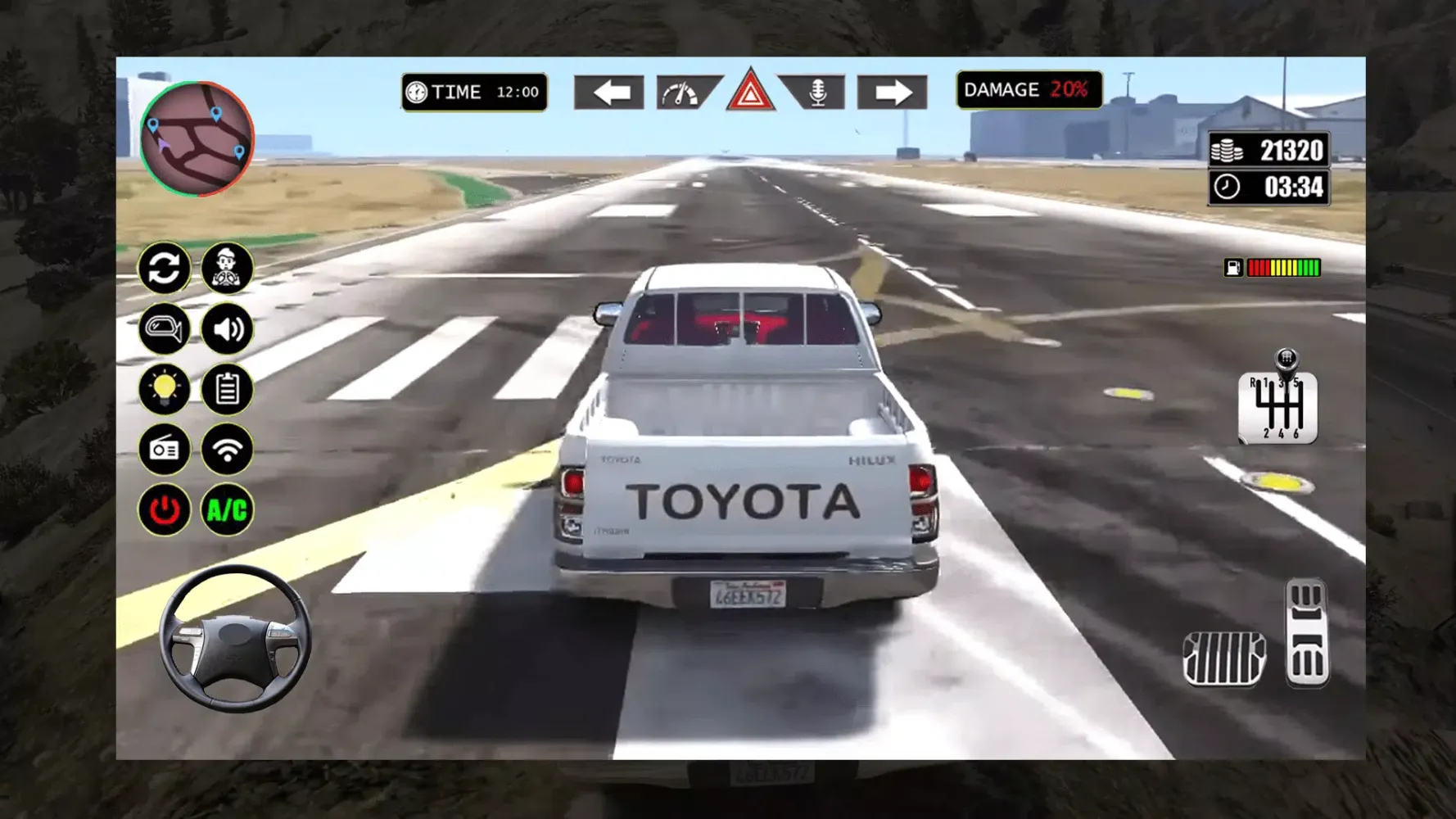
Task: Select the camera view icon
Action: 165,329
